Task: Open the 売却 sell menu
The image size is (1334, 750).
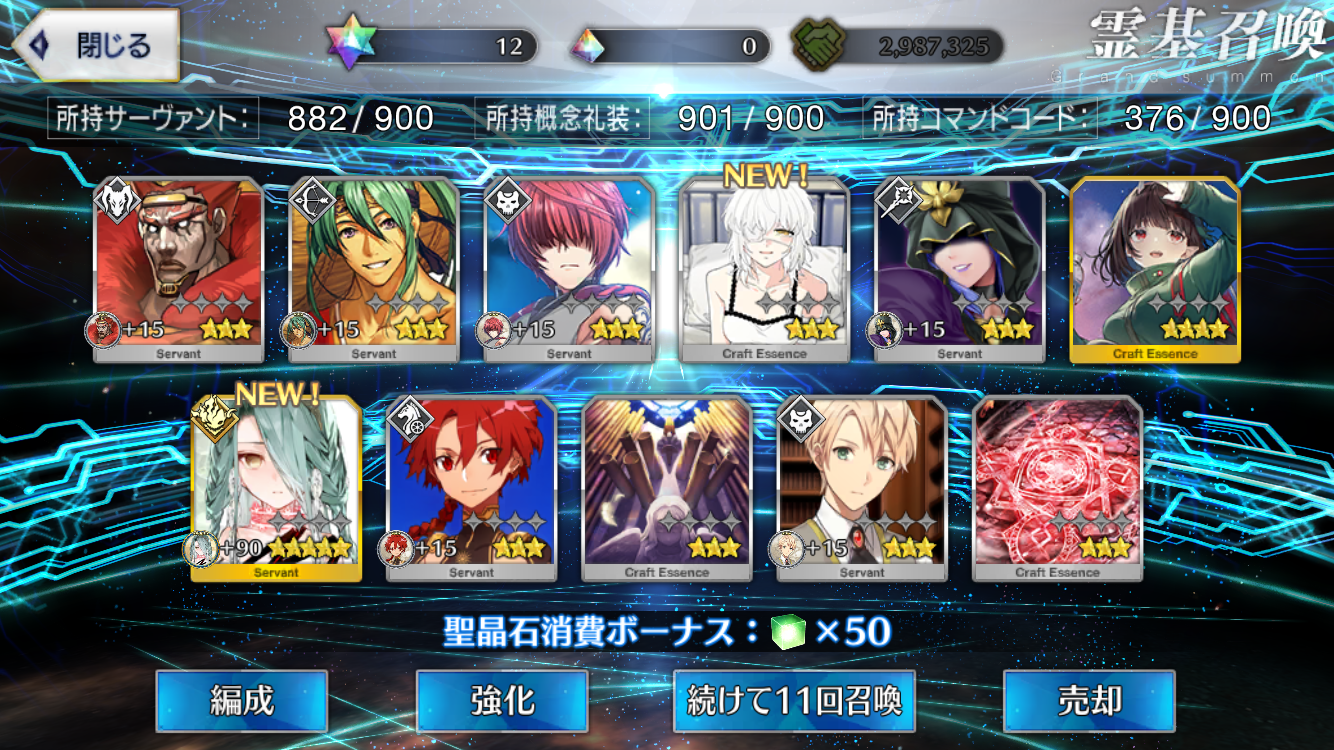Action: point(1088,701)
